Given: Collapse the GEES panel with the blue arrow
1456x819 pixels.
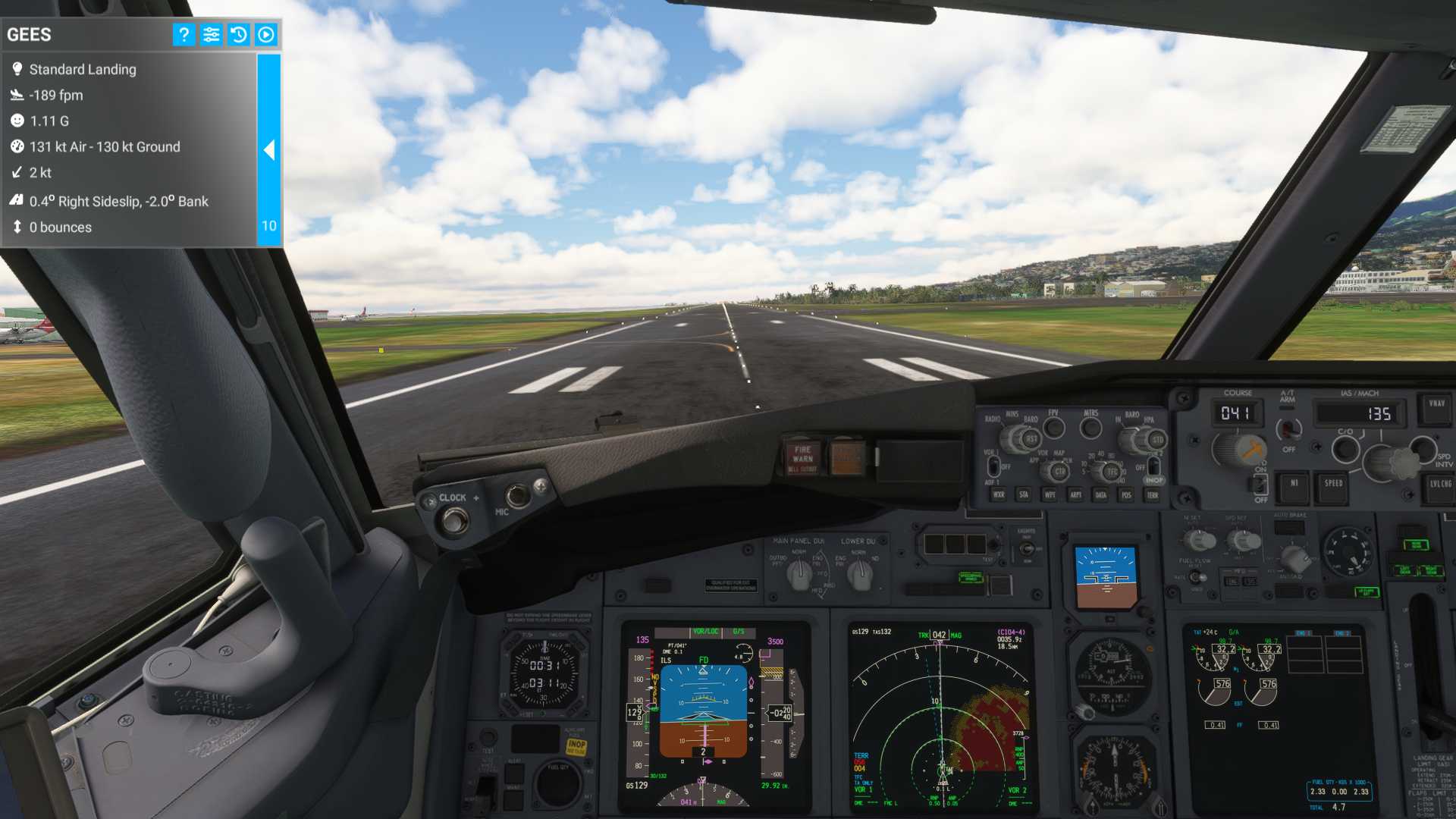Looking at the screenshot, I should click(269, 150).
